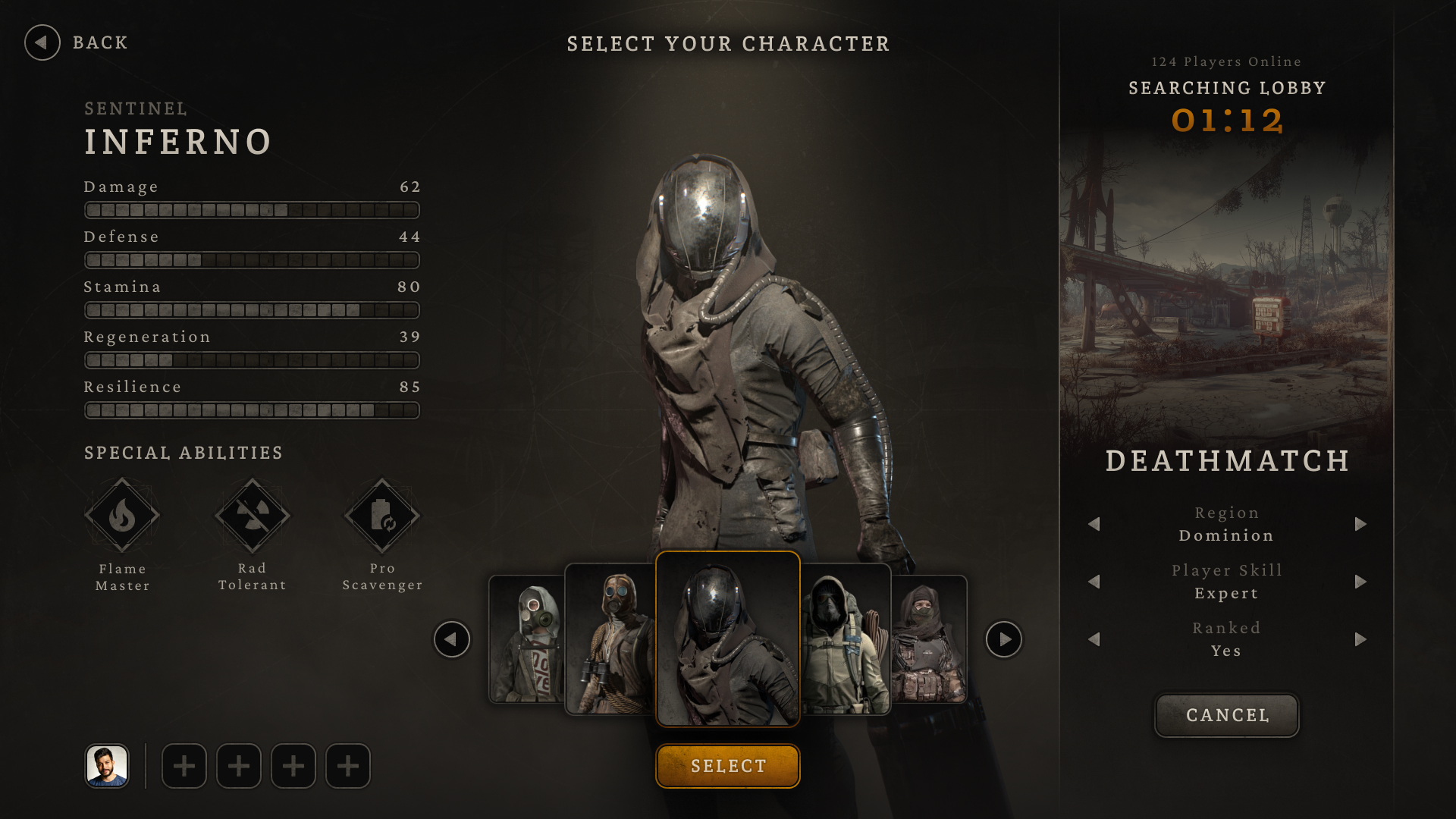
Task: Inspect the Flame Master ability
Action: pyautogui.click(x=122, y=516)
